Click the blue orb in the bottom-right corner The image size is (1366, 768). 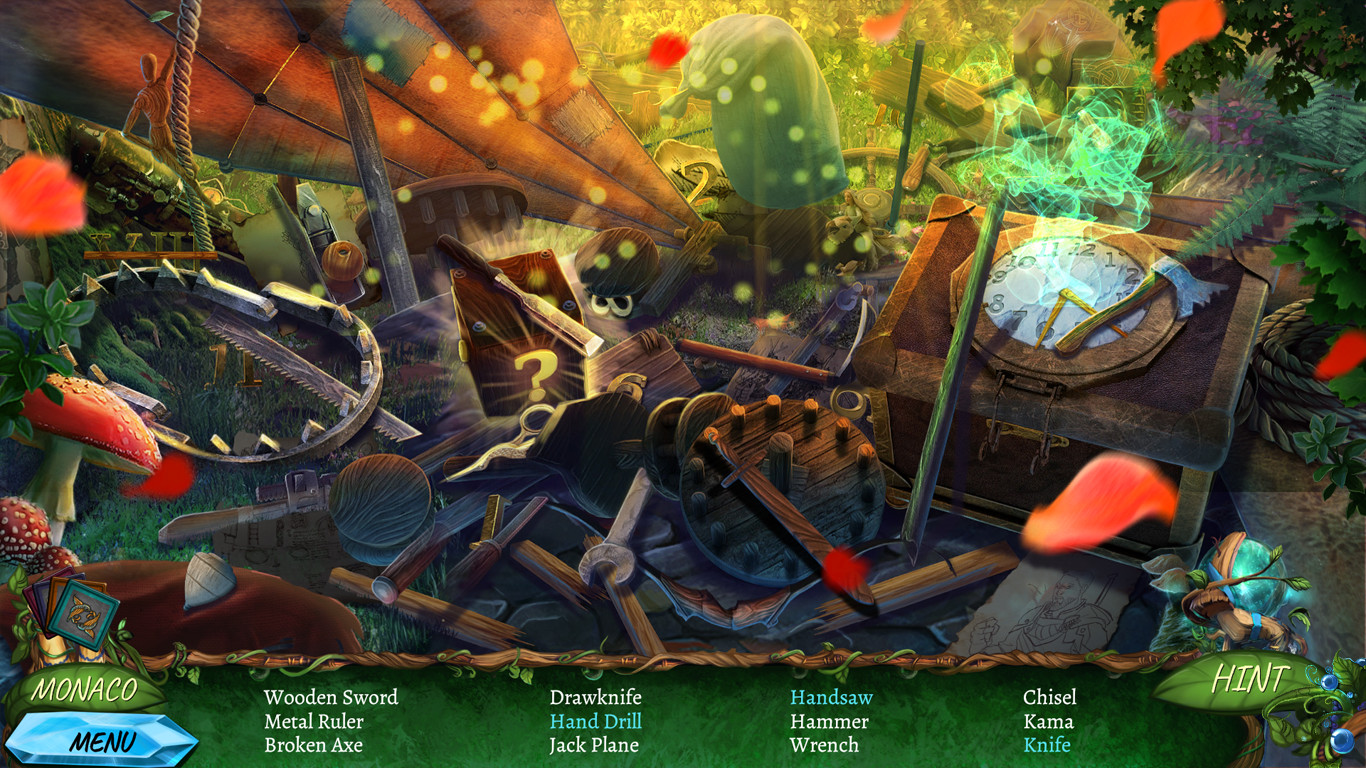(1340, 740)
